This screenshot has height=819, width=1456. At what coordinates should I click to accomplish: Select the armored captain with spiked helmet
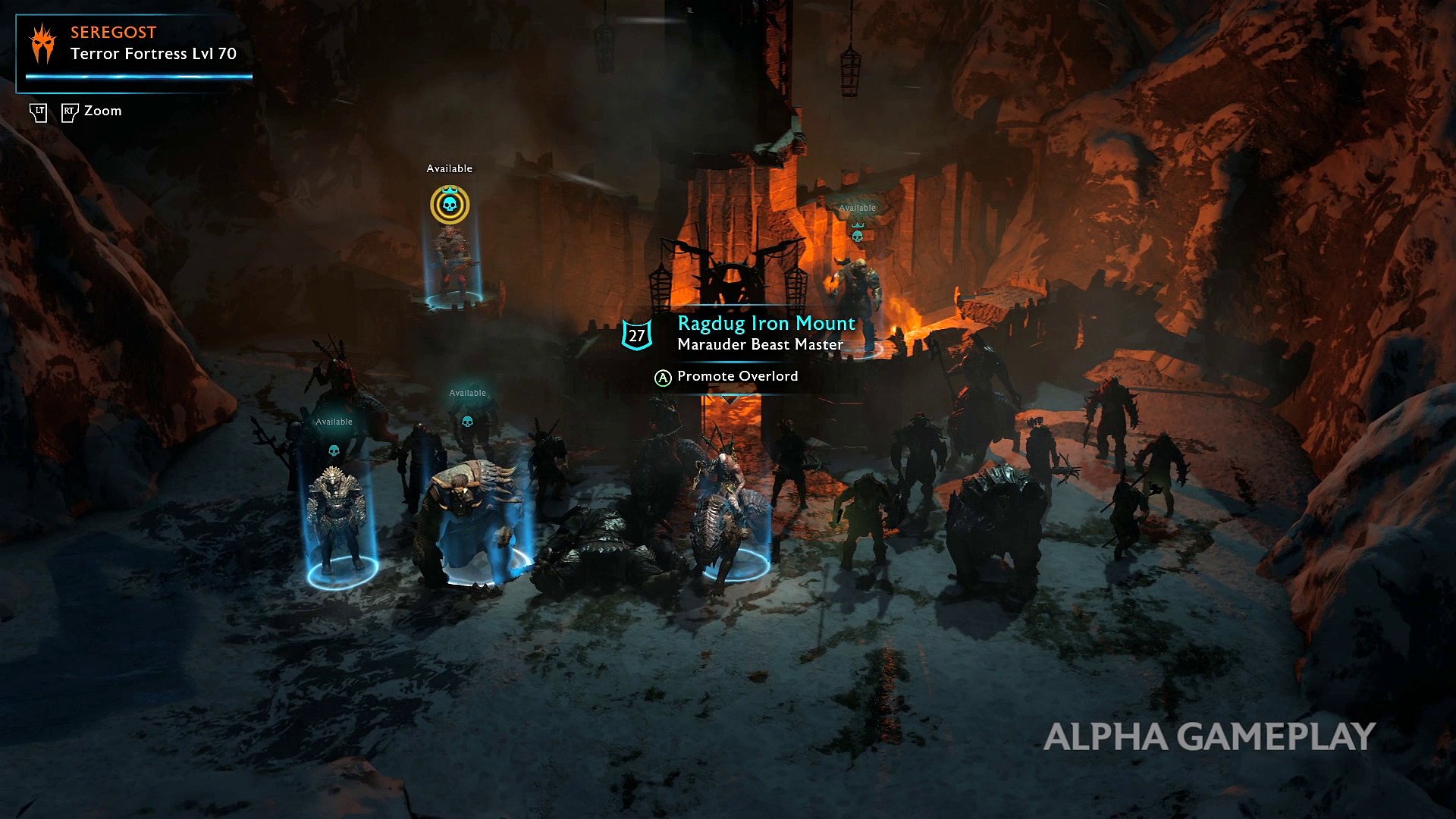click(x=337, y=516)
